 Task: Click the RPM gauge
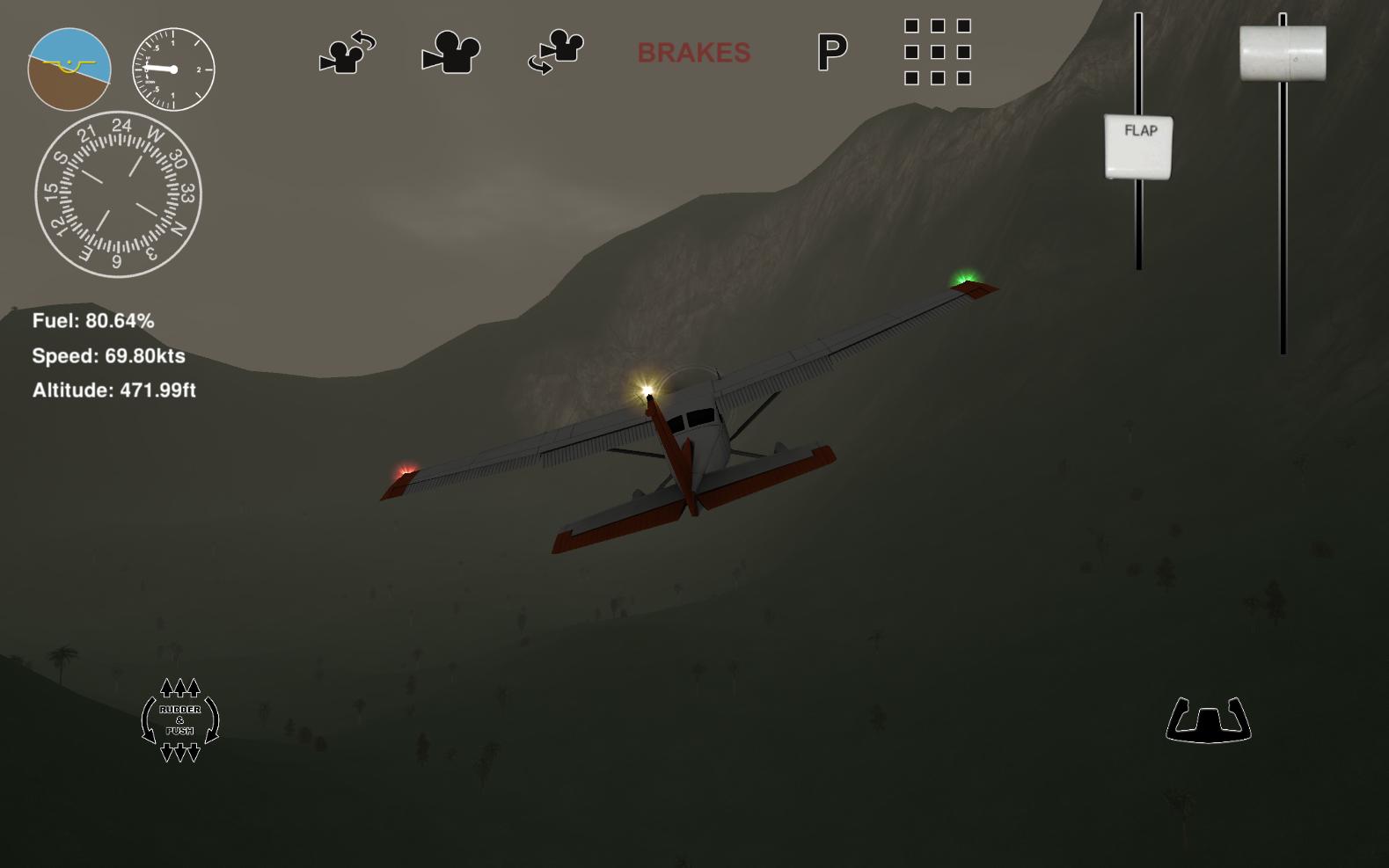[x=172, y=69]
